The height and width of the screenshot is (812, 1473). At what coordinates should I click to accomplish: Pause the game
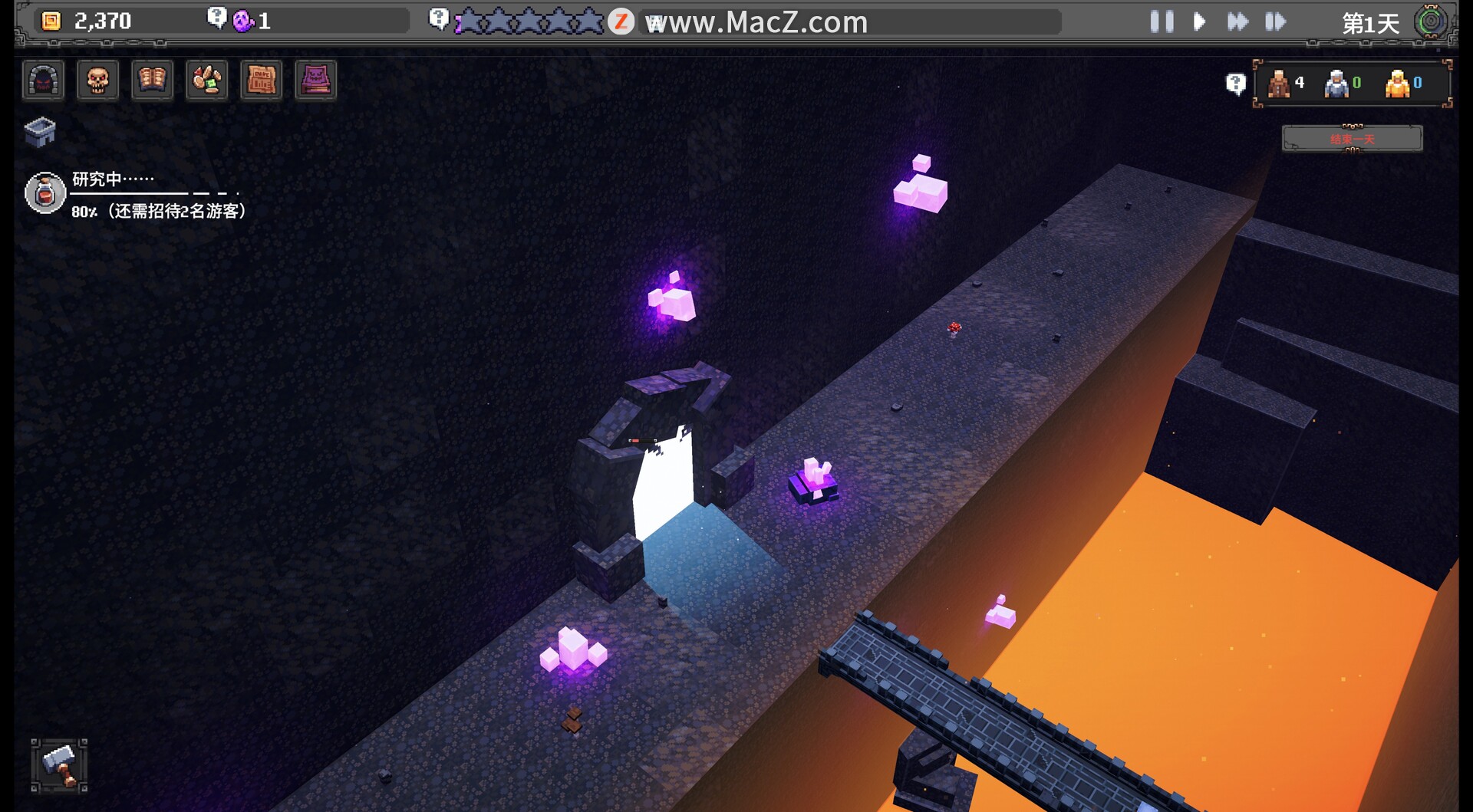pyautogui.click(x=1162, y=21)
